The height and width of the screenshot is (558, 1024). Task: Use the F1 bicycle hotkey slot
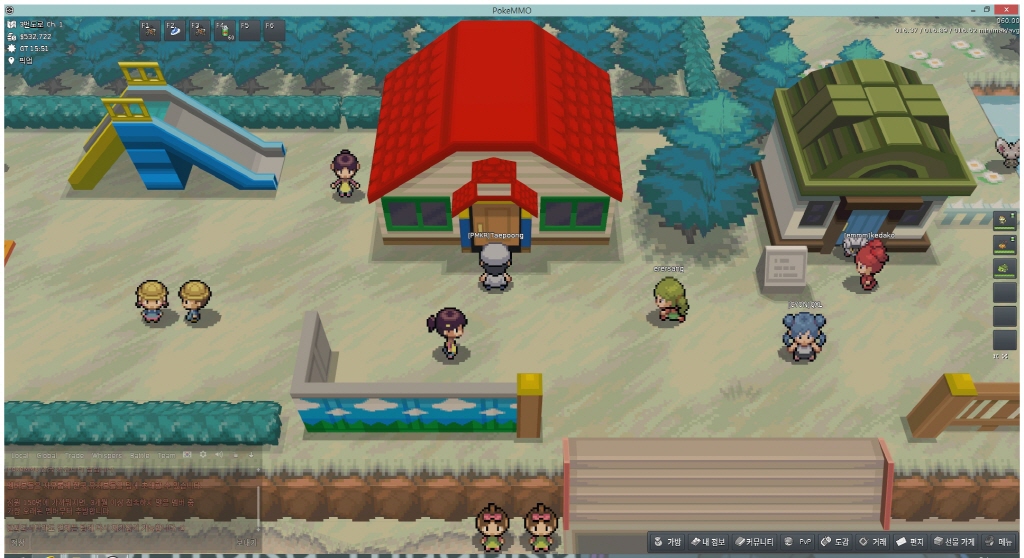(148, 30)
